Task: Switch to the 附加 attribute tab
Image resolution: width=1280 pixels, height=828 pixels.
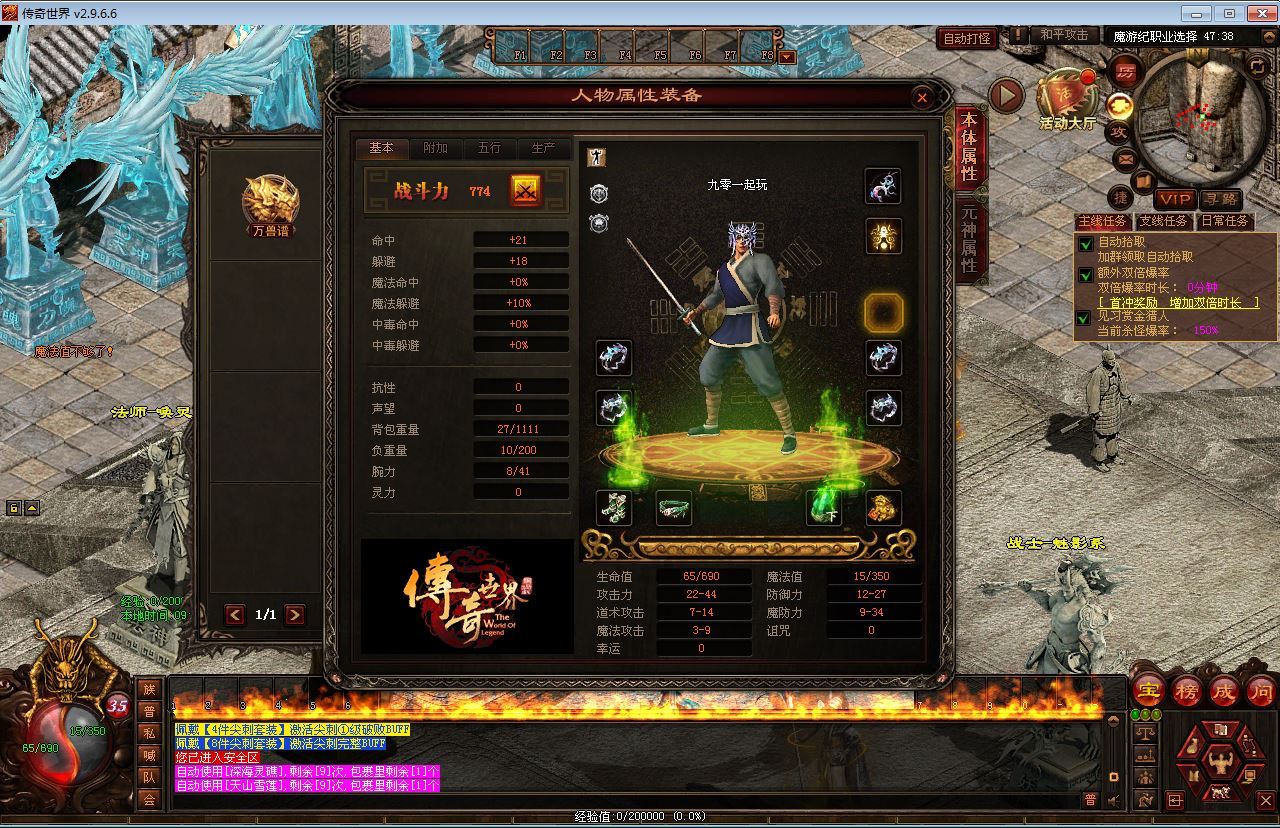Action: click(436, 148)
